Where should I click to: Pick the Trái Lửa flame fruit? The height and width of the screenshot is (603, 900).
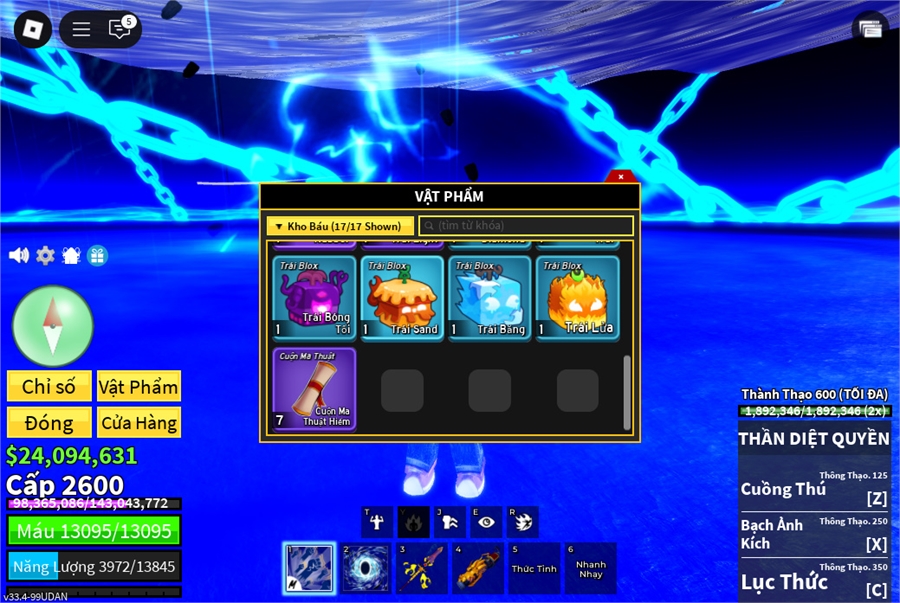[x=577, y=299]
